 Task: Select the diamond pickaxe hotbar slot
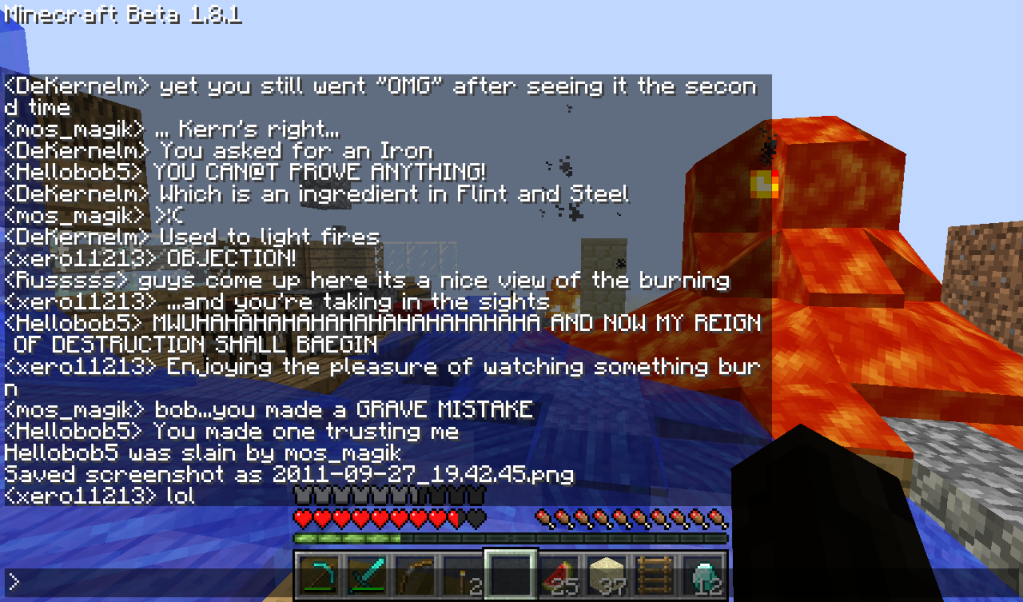319,575
